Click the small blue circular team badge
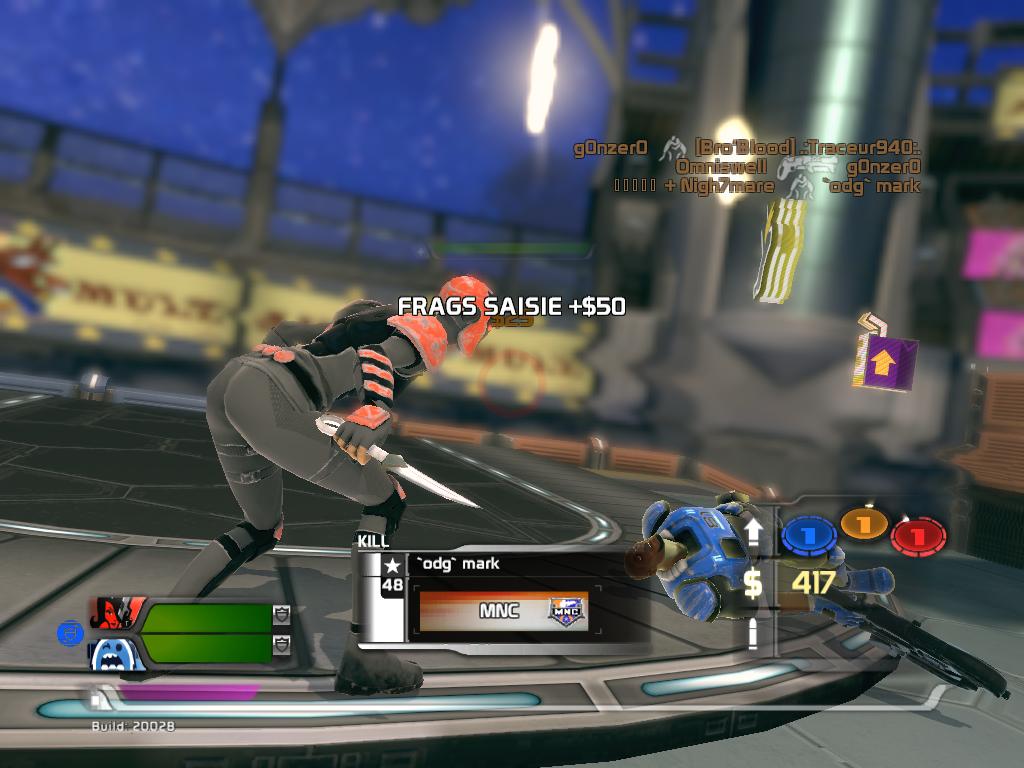1024x768 pixels. (x=69, y=632)
